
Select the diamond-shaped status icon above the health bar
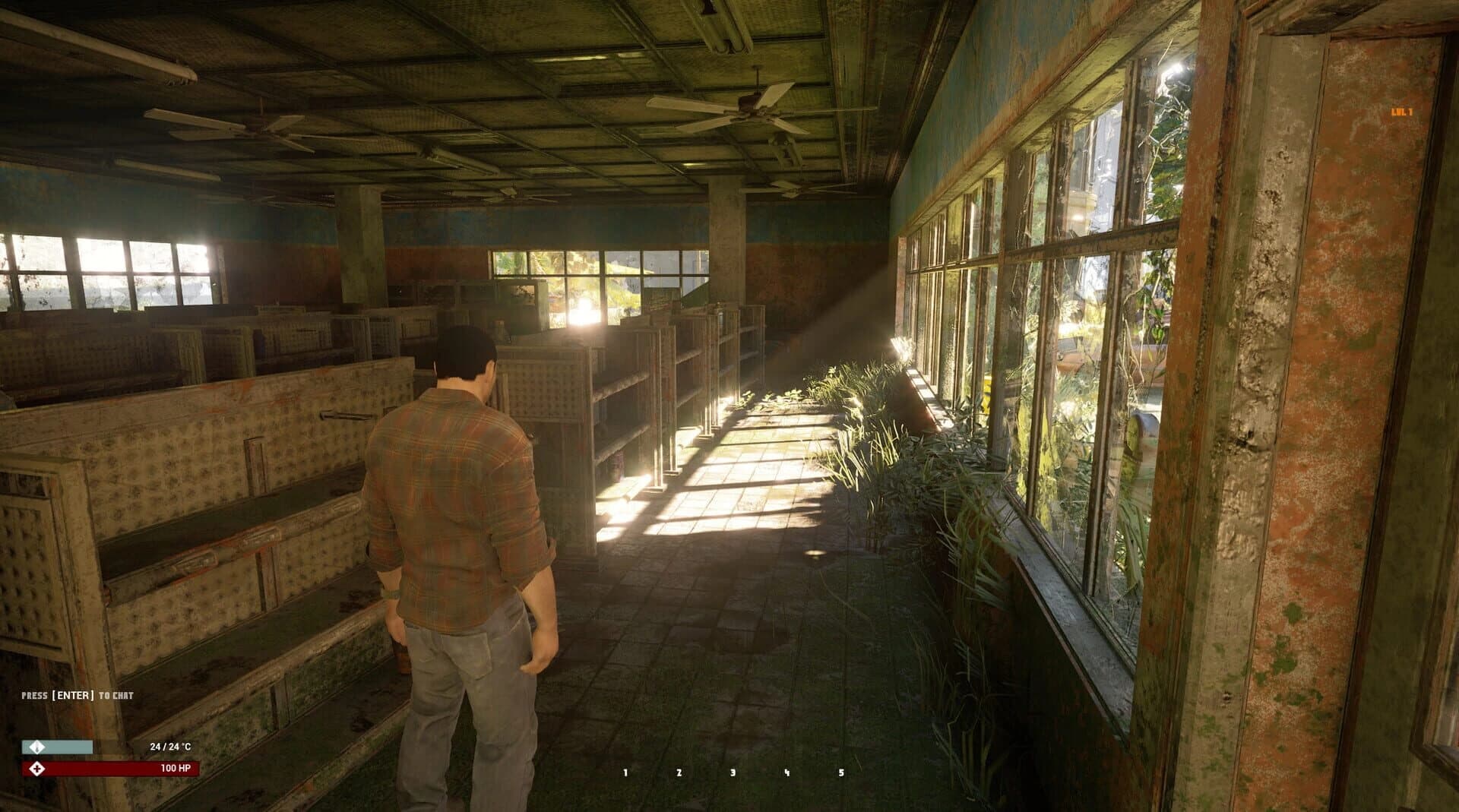(36, 748)
